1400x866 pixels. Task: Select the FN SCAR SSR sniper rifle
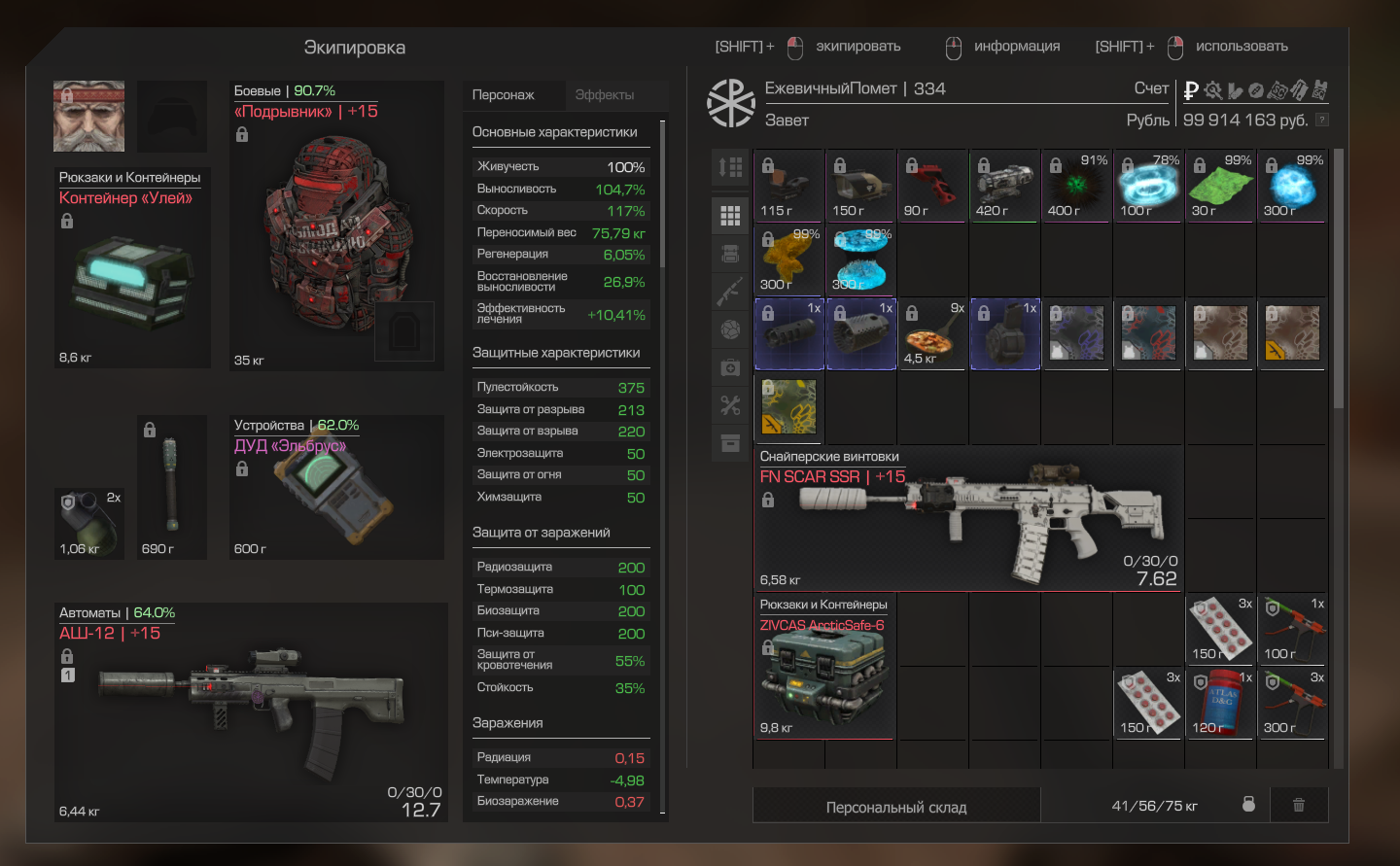click(x=969, y=518)
